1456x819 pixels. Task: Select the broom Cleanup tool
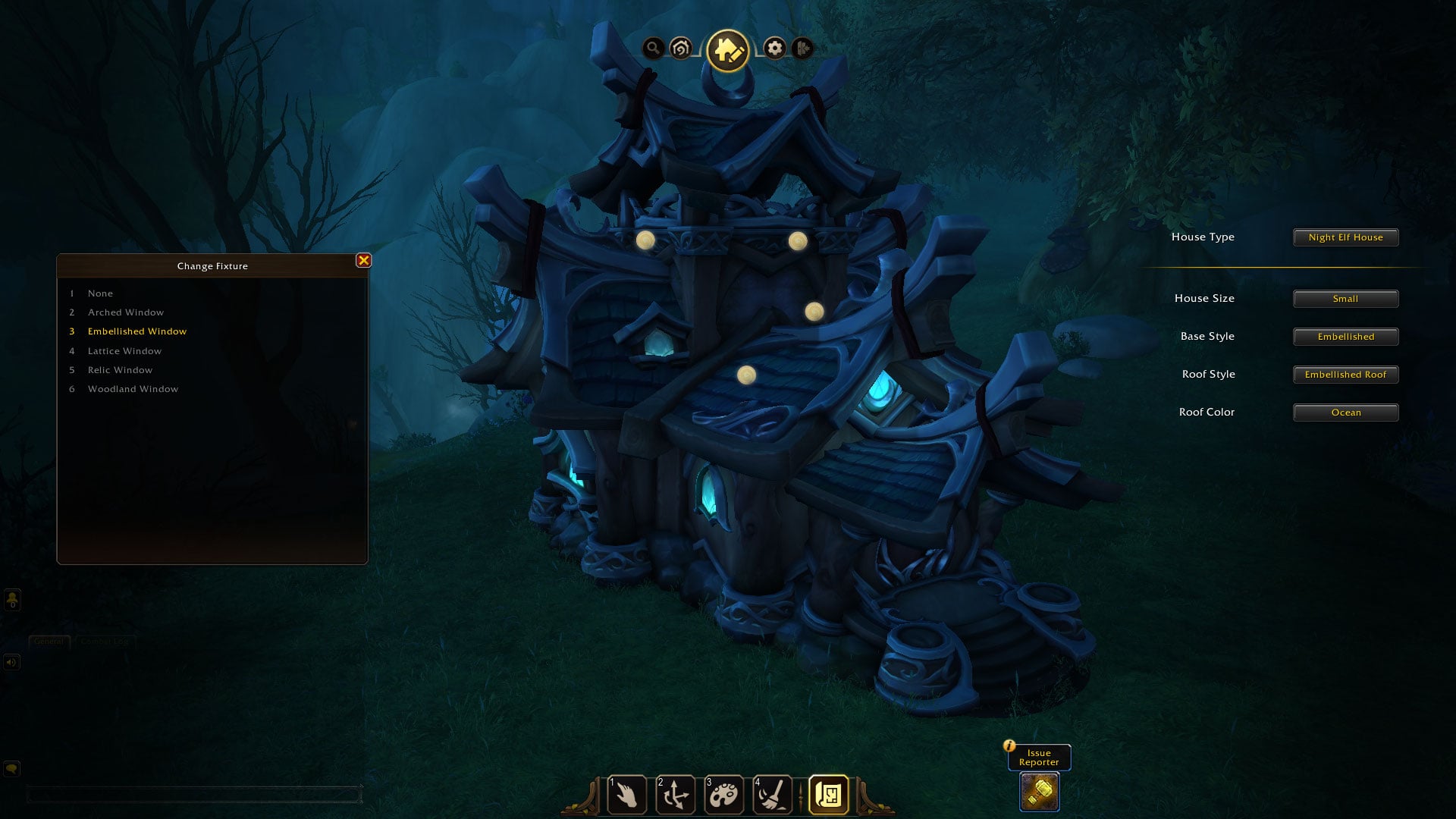coord(772,795)
